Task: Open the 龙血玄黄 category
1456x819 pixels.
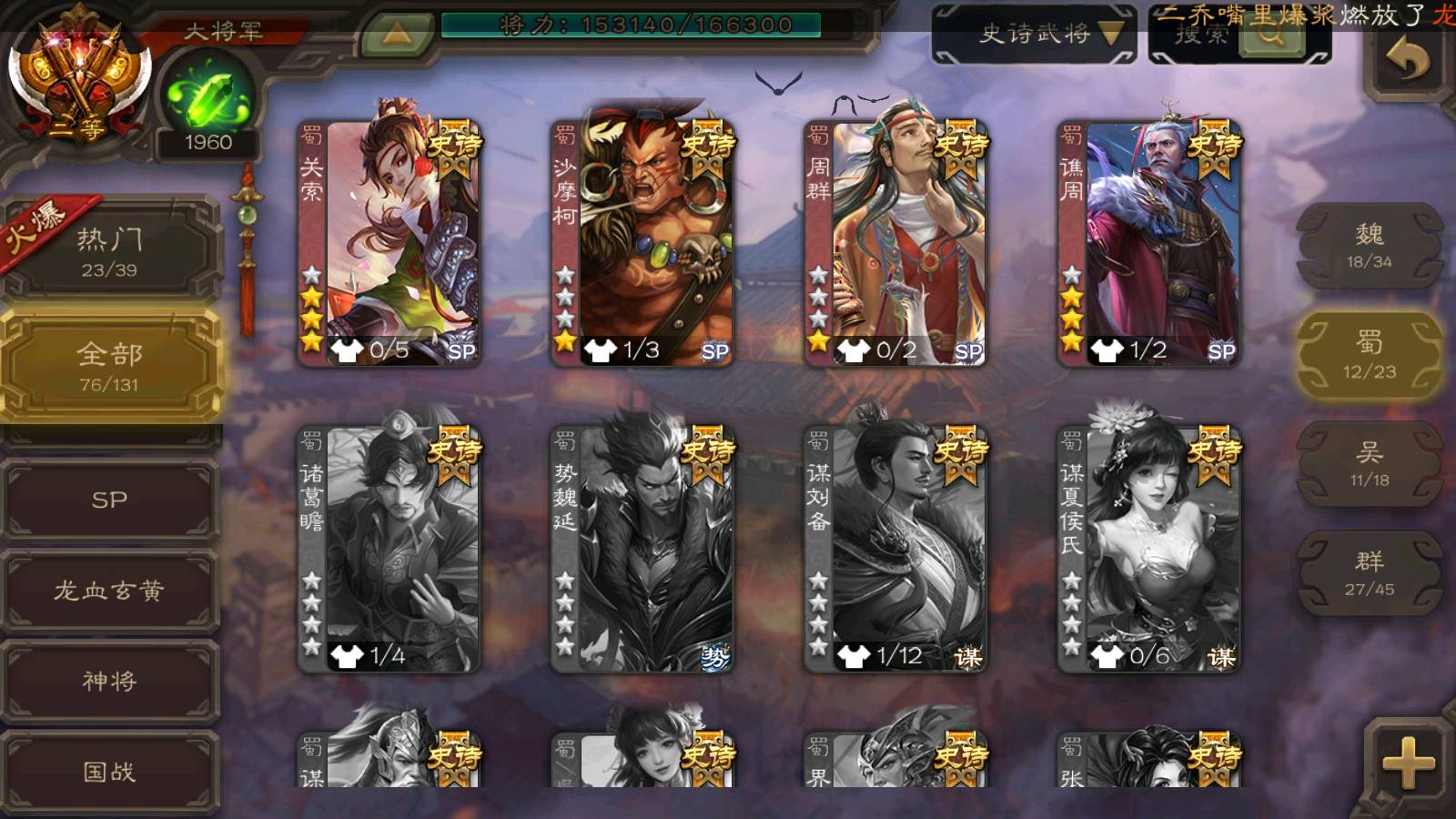Action: [109, 591]
